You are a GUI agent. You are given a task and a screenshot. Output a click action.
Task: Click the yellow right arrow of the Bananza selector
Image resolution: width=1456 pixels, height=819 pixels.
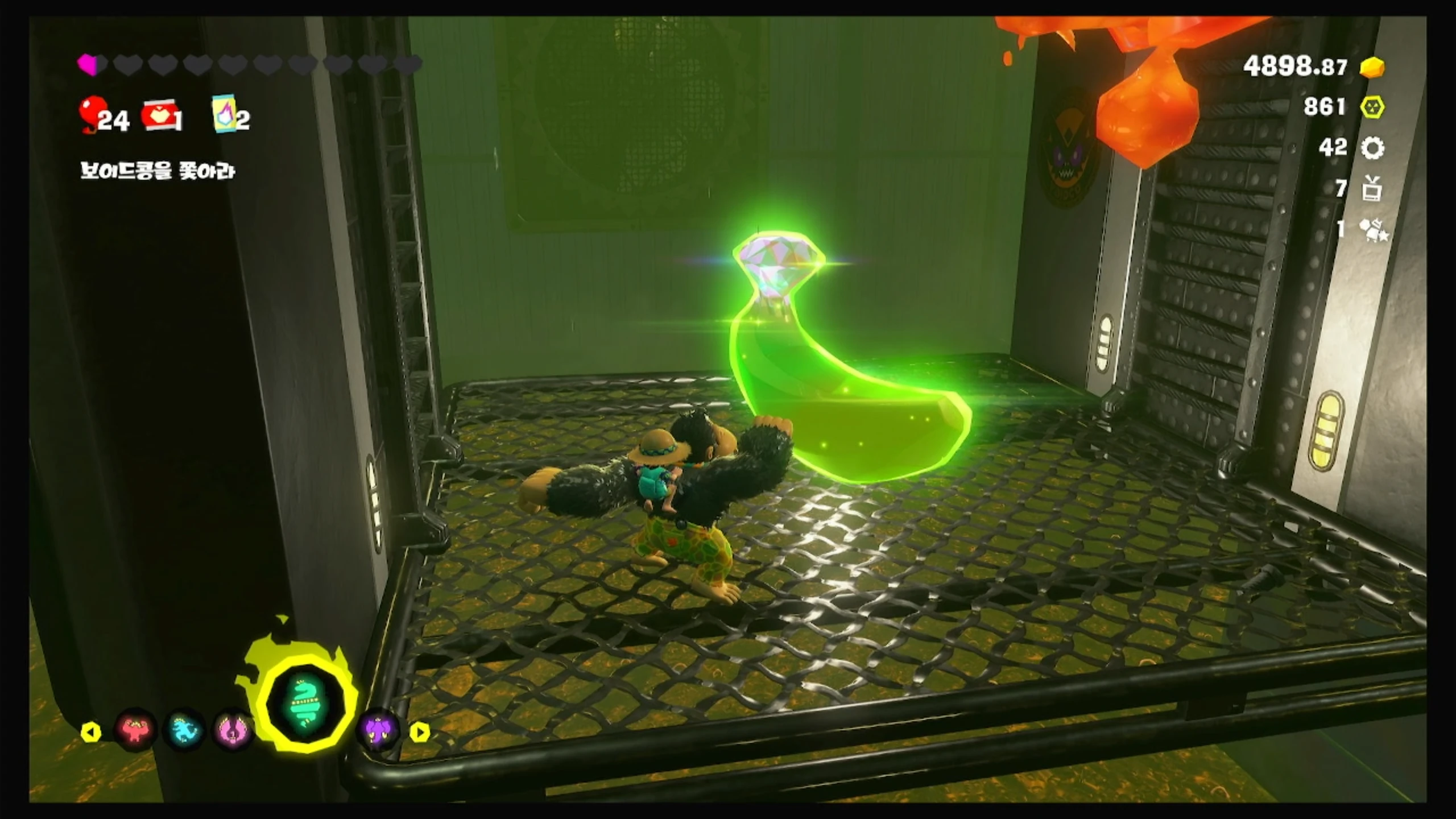click(420, 732)
